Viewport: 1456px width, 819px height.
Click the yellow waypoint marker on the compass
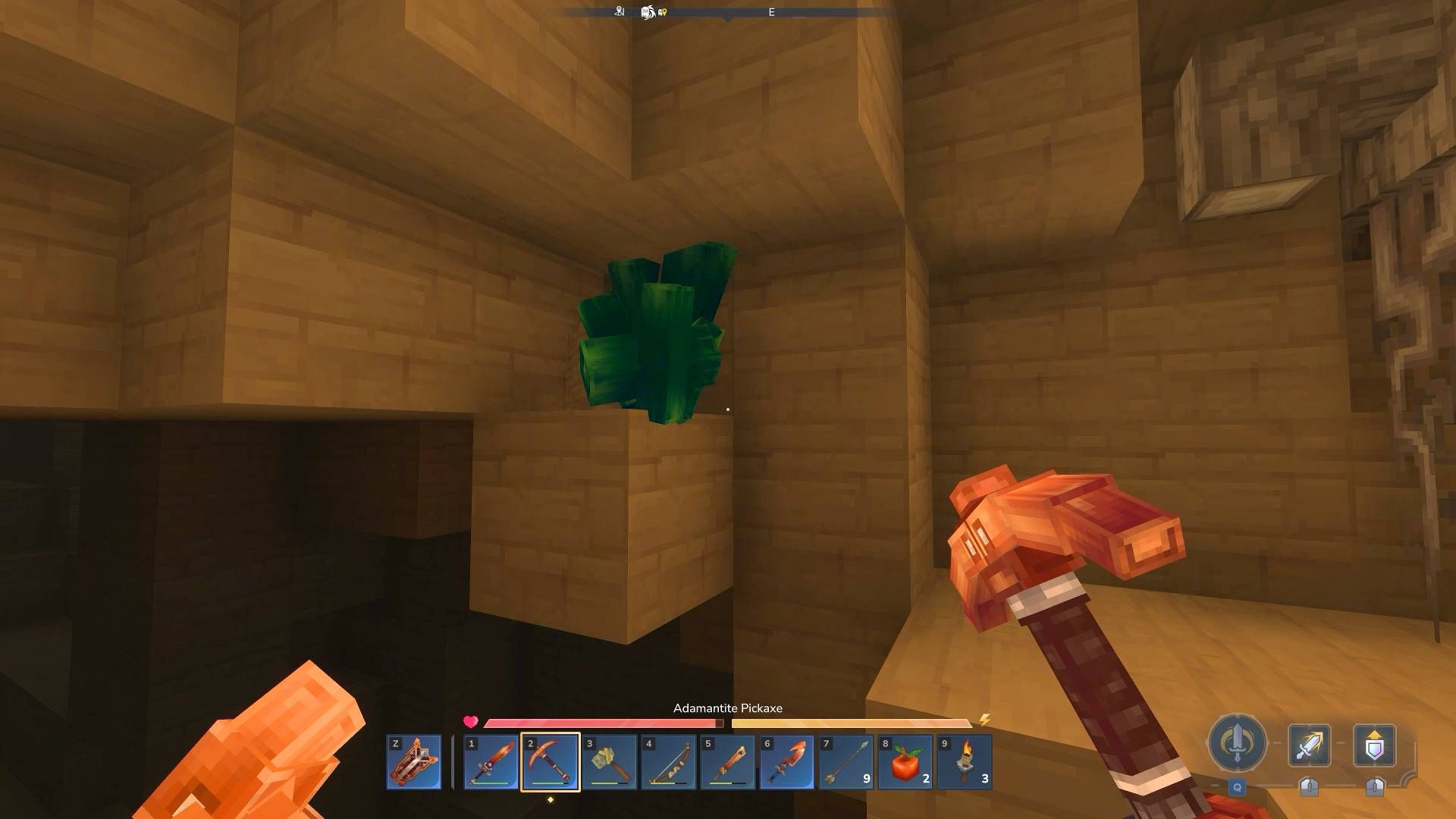pyautogui.click(x=665, y=12)
